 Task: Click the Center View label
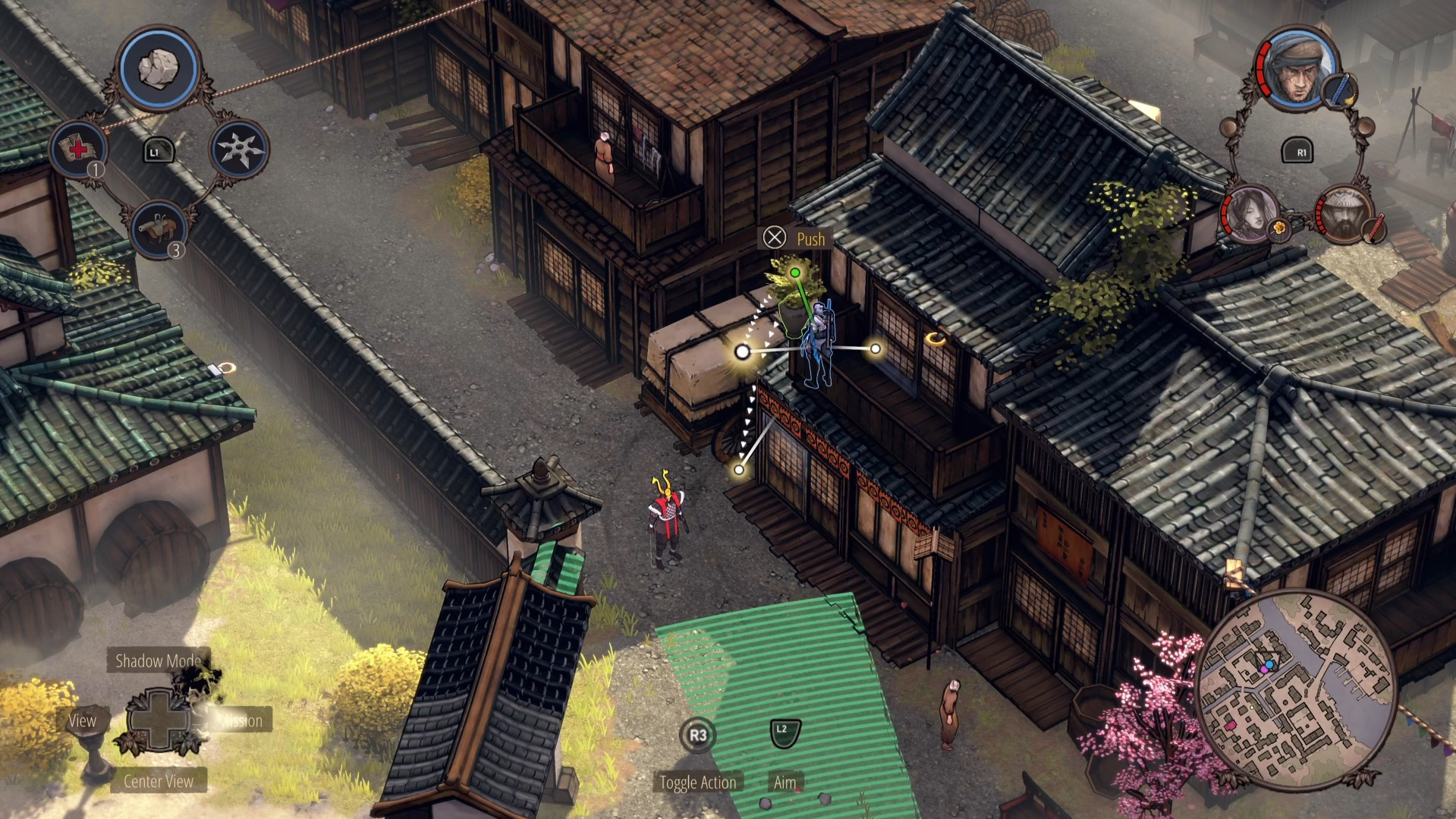point(159,781)
